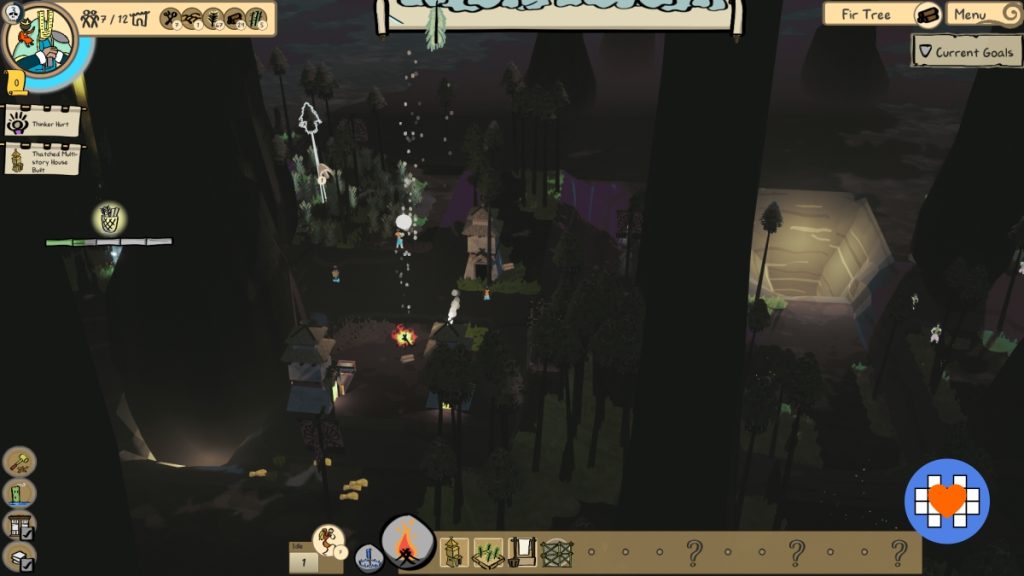The image size is (1024, 576).
Task: Click the yellow scroll counter
Action: click(17, 83)
